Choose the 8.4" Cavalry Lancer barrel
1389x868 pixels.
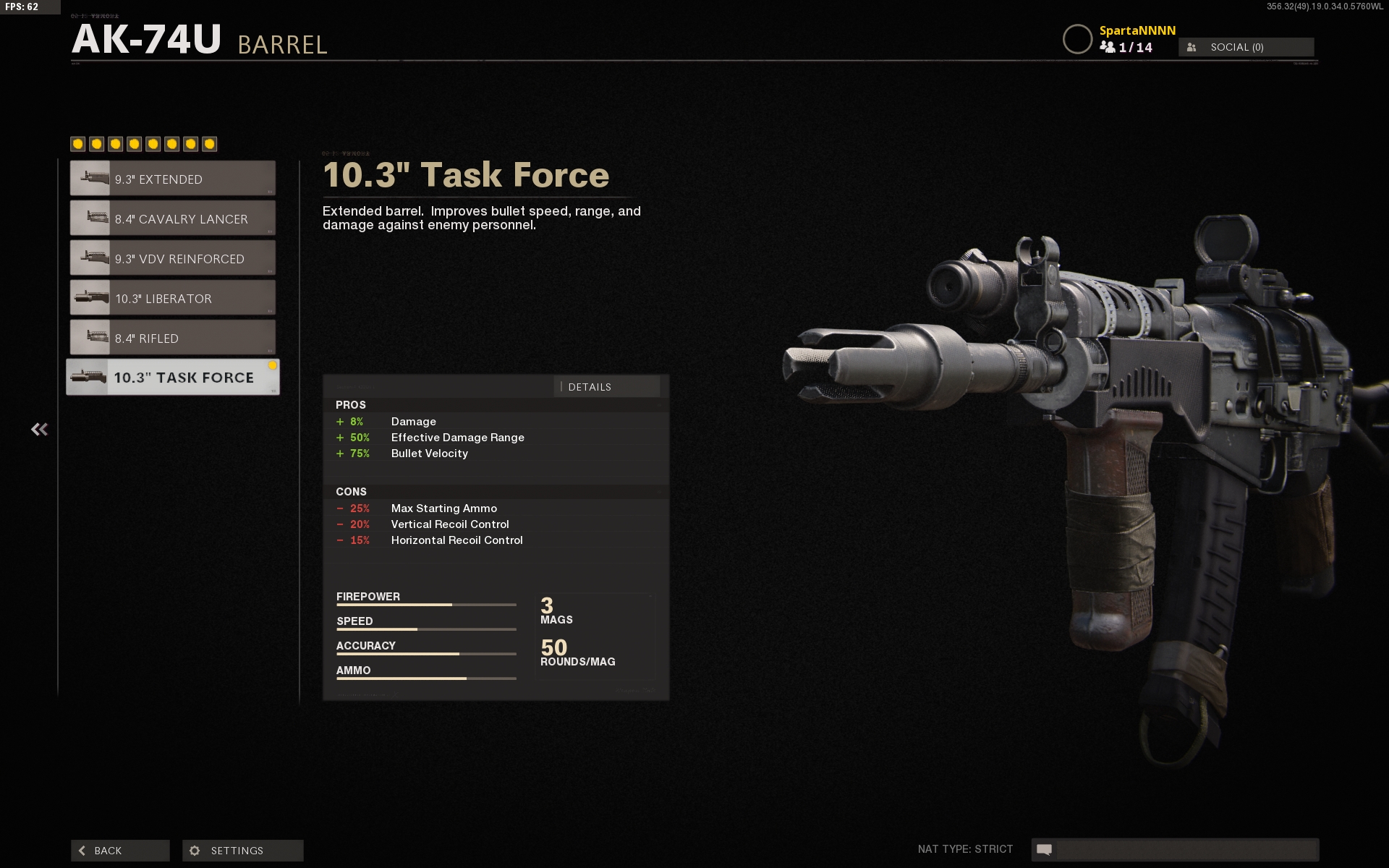pyautogui.click(x=172, y=218)
